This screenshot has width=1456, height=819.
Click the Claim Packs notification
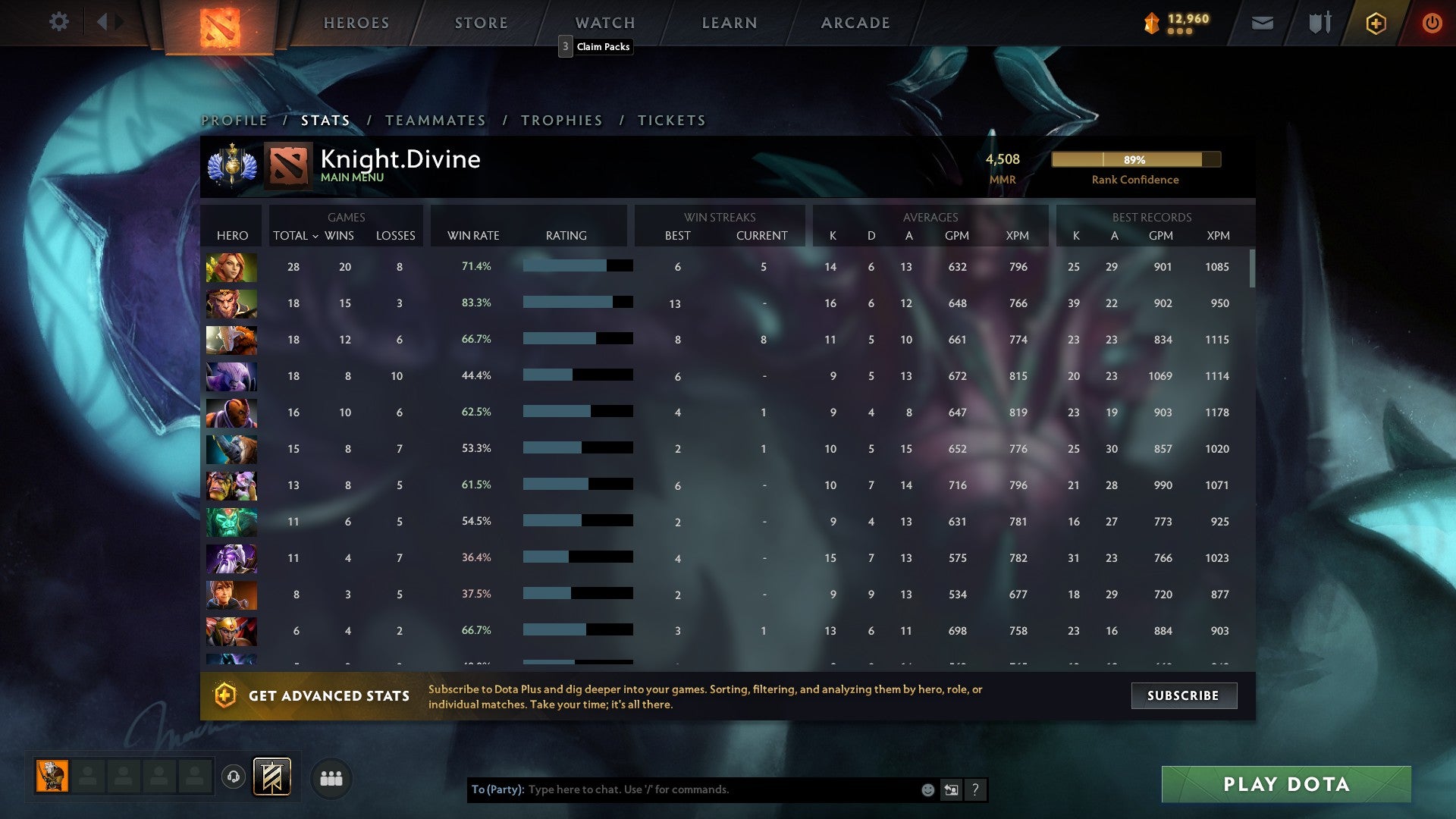click(x=596, y=47)
